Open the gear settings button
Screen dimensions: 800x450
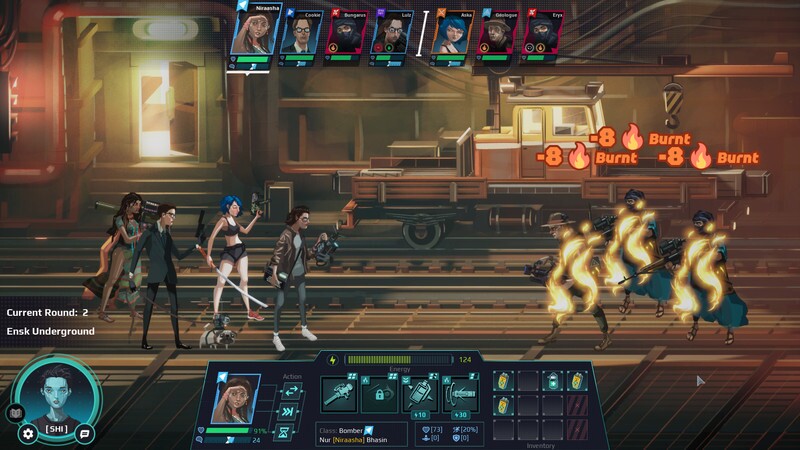[x=28, y=433]
